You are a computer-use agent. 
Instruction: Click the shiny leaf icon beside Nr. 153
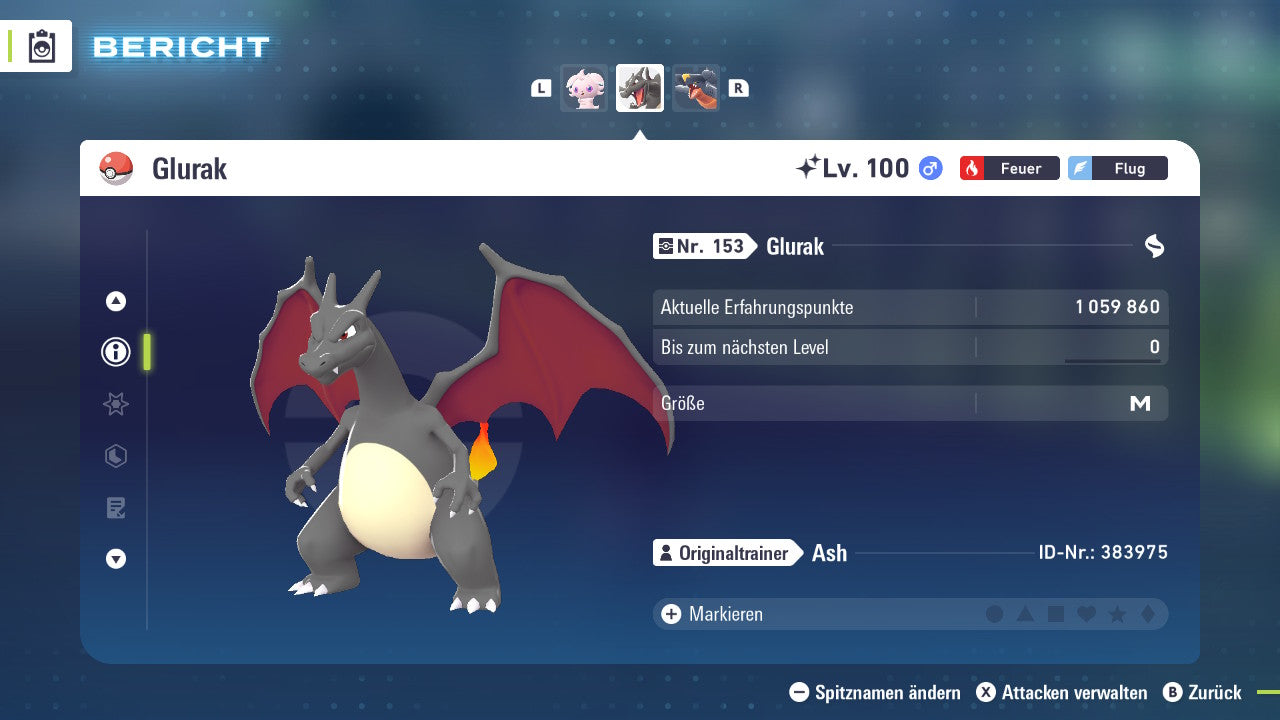tap(1156, 246)
